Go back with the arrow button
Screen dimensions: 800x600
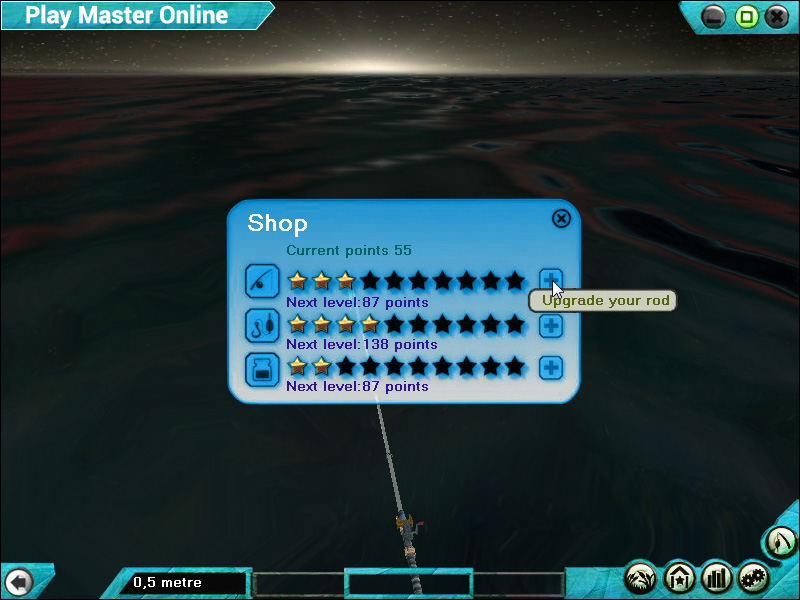point(18,582)
